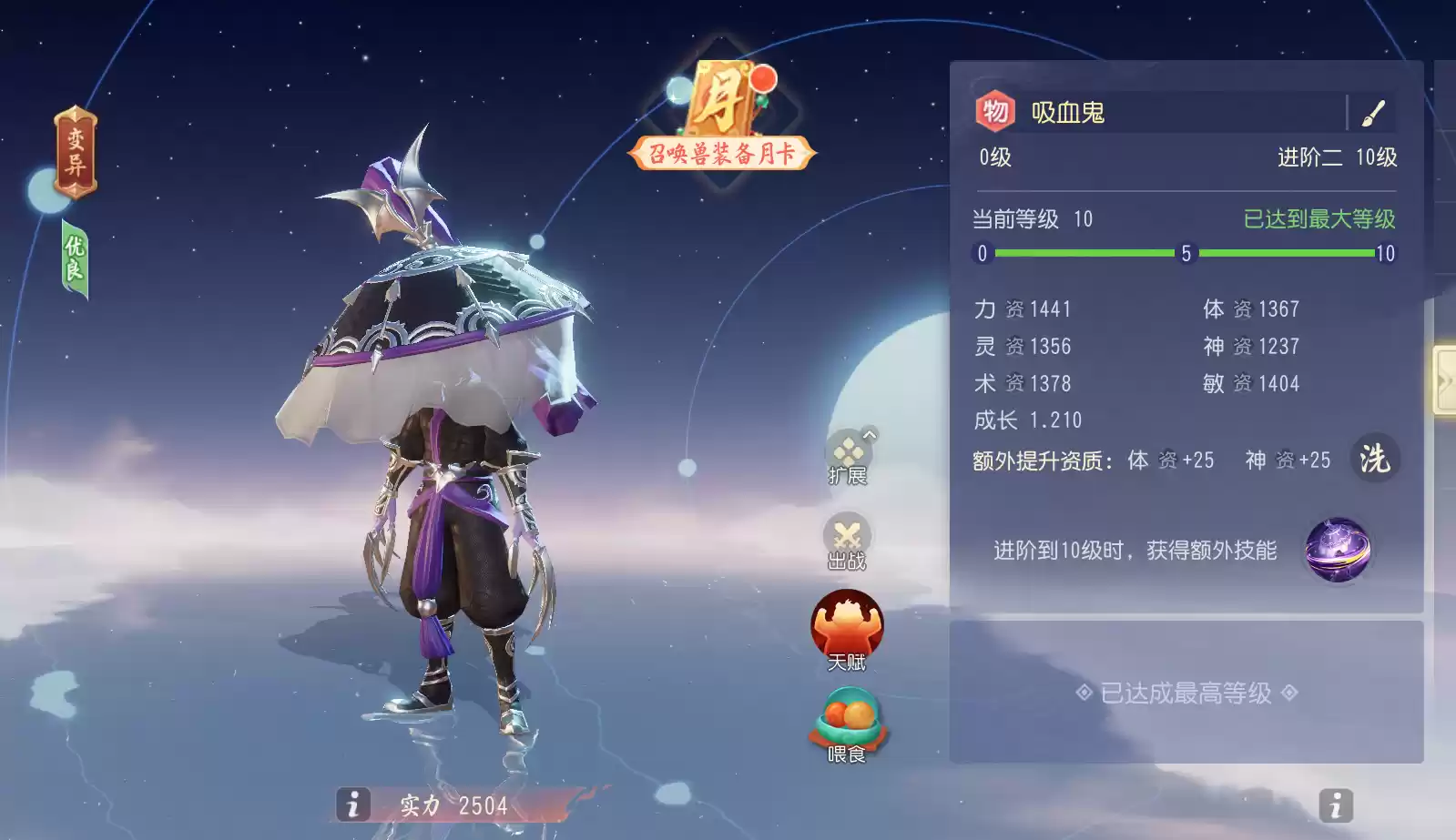
Task: Click the 已达到最大等级 green text
Action: pyautogui.click(x=1321, y=219)
